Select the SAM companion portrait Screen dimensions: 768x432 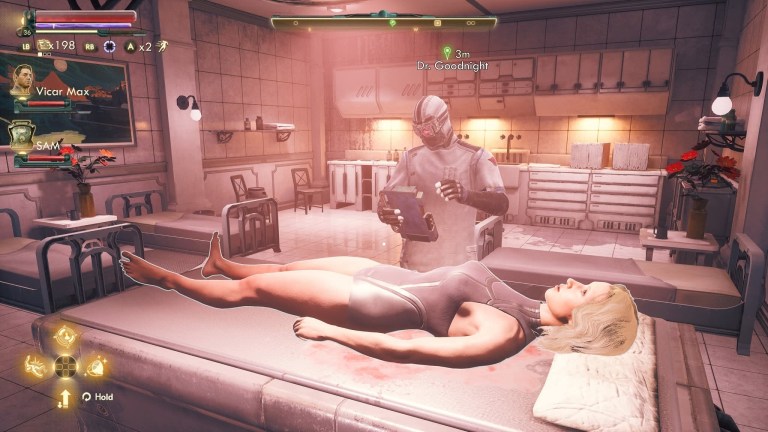coord(22,135)
